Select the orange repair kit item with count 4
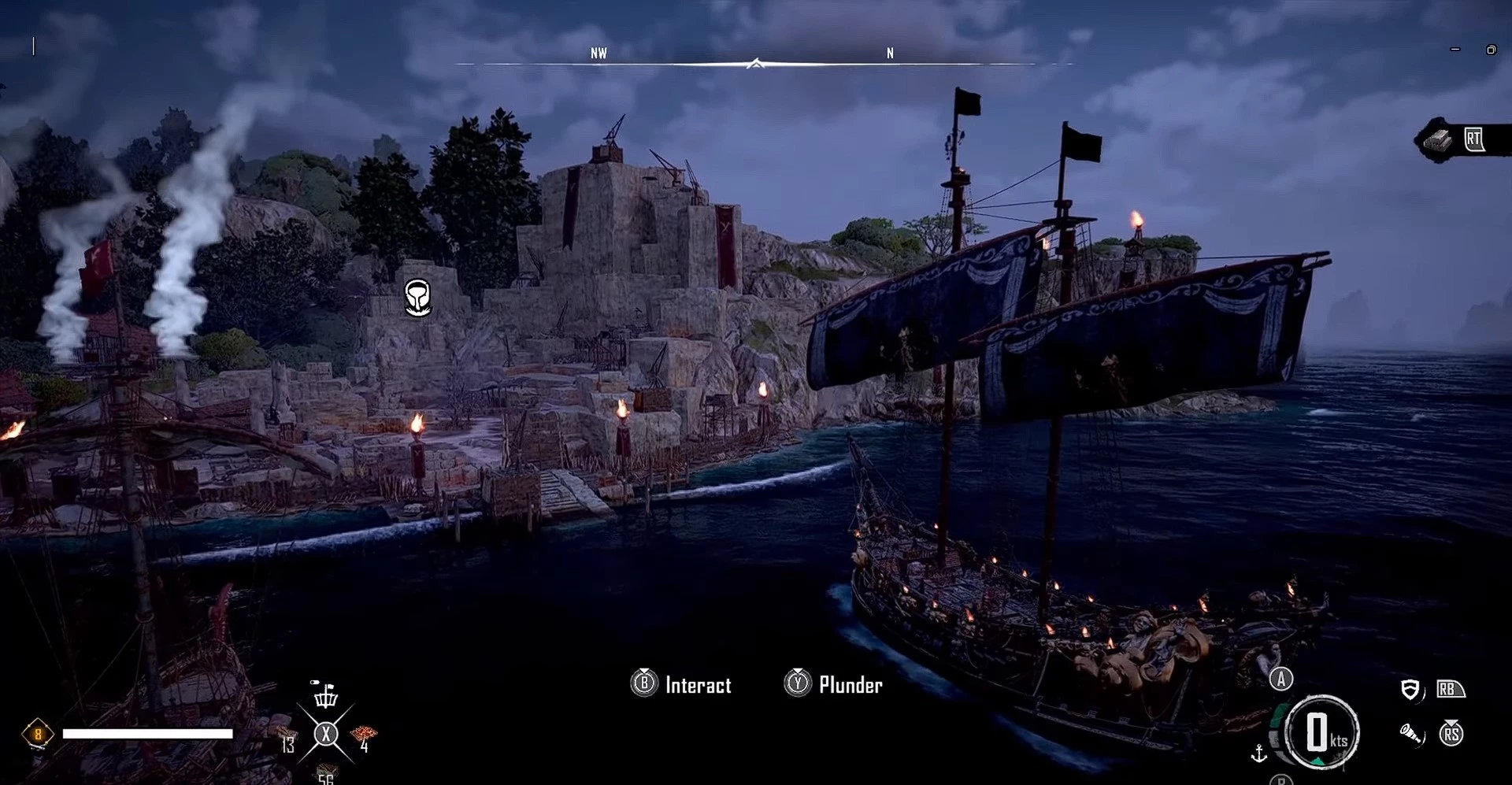This screenshot has height=785, width=1512. click(x=364, y=736)
